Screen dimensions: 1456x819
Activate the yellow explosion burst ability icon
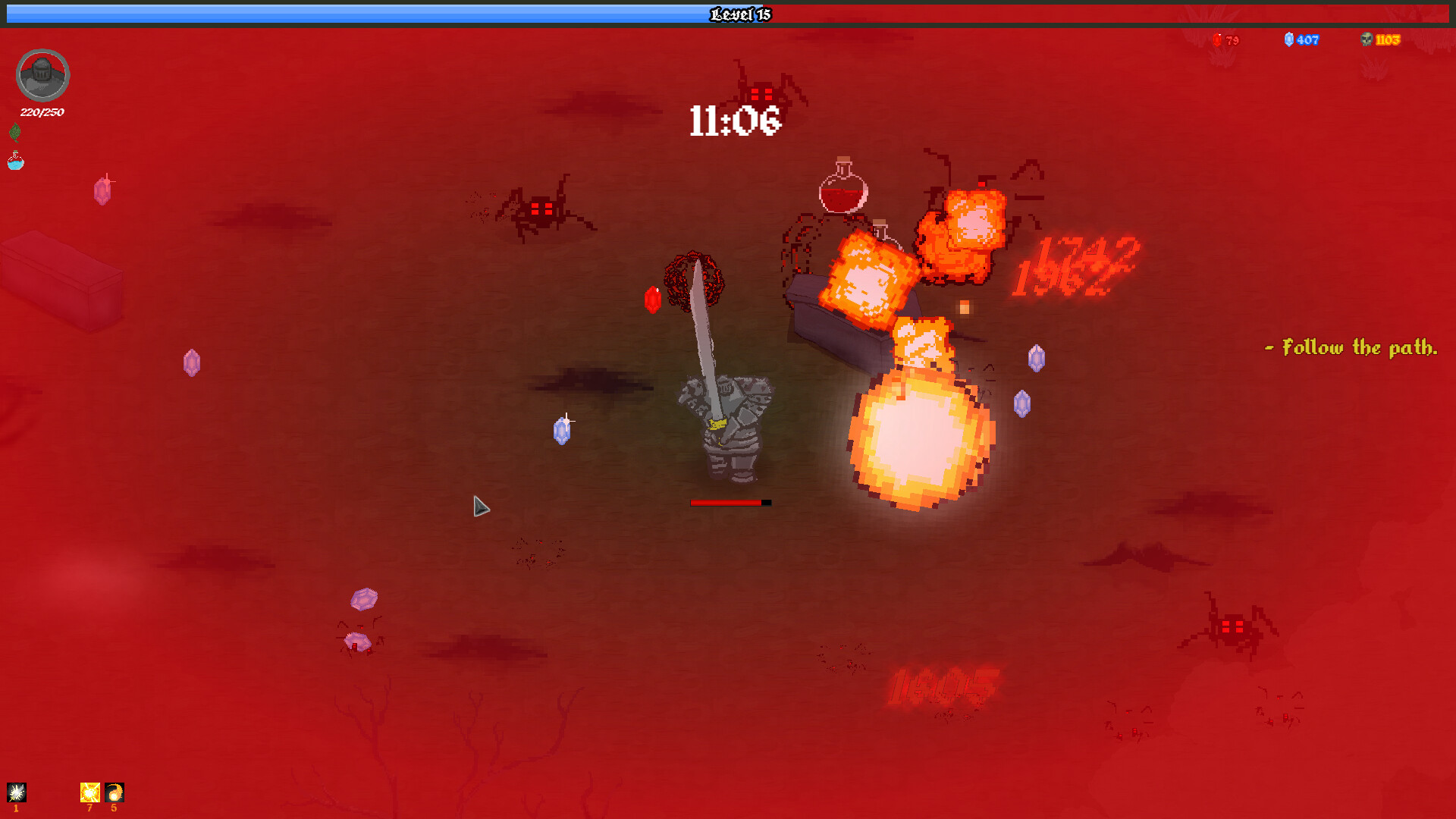click(x=89, y=792)
